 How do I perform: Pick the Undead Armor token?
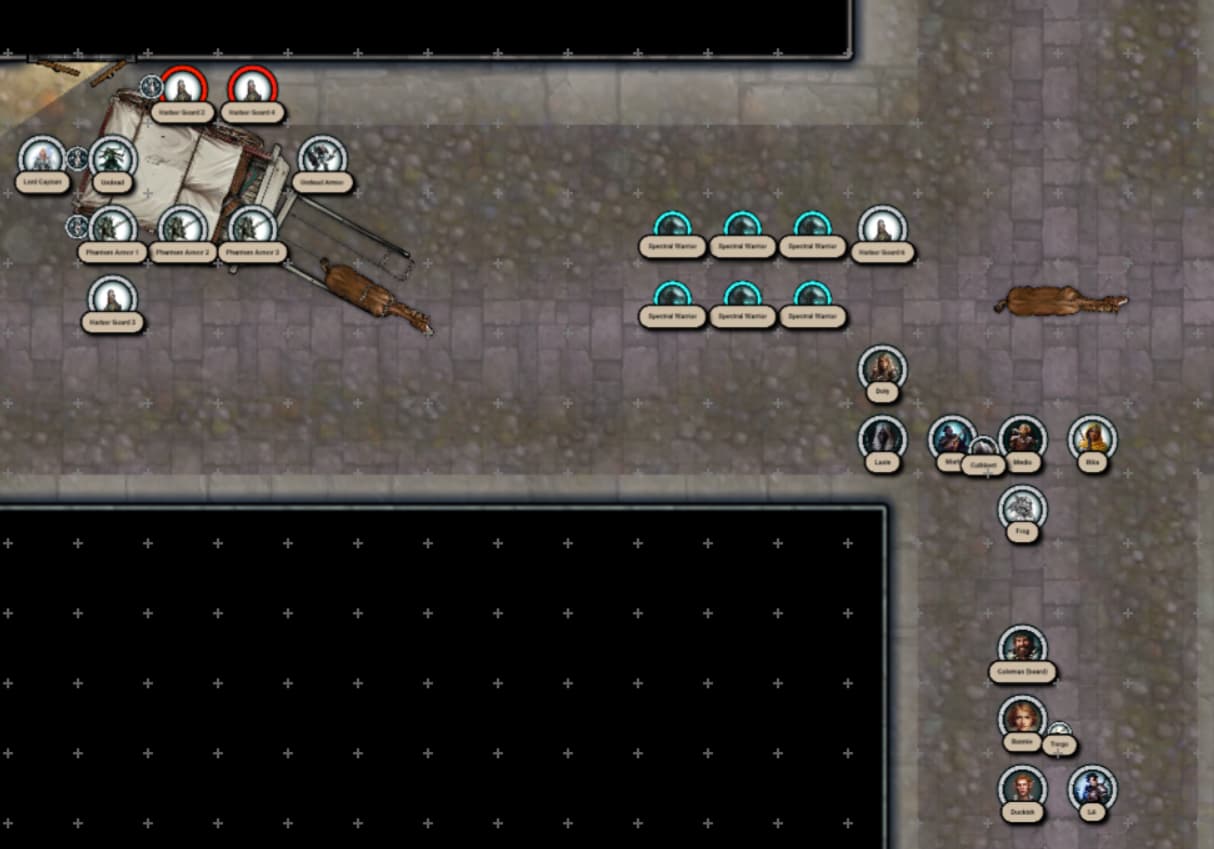322,158
